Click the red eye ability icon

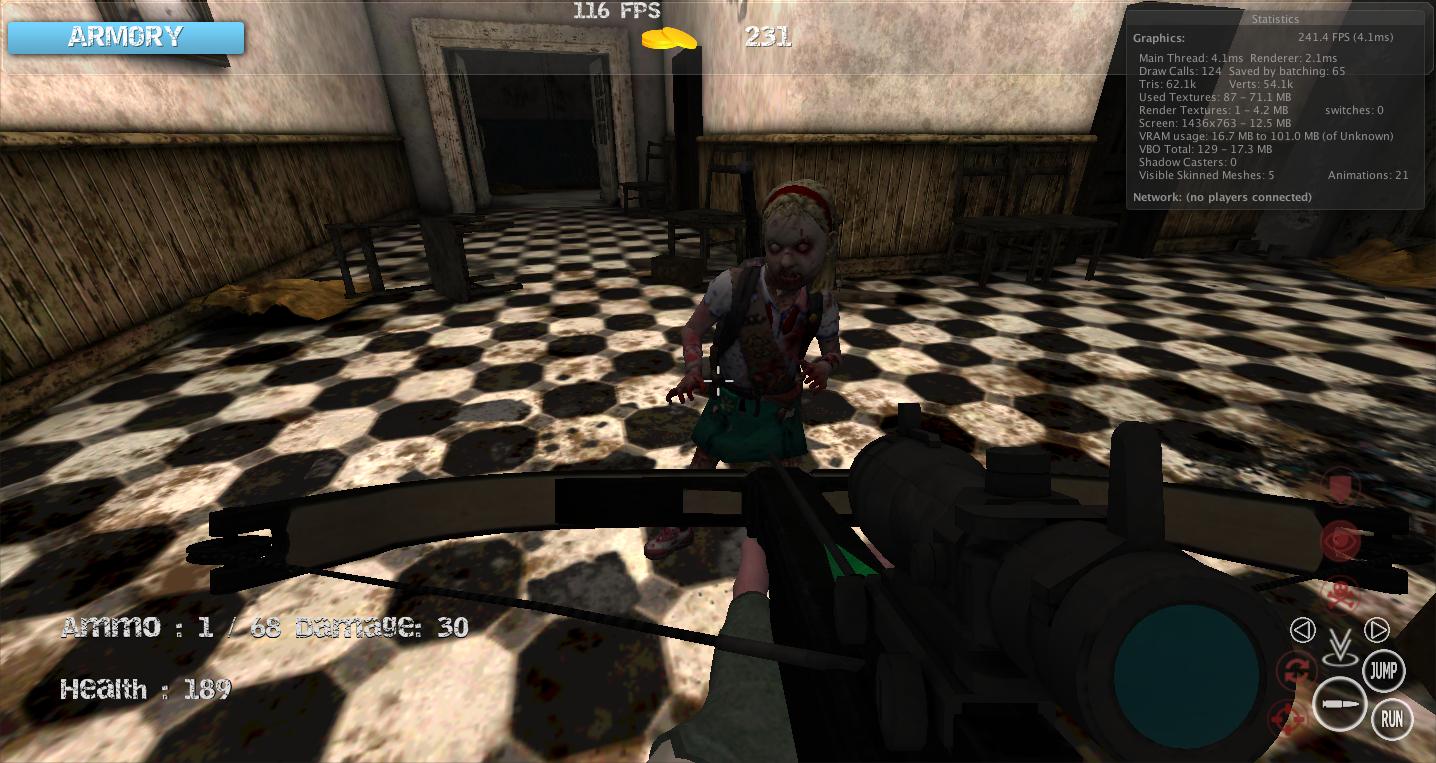coord(1339,539)
